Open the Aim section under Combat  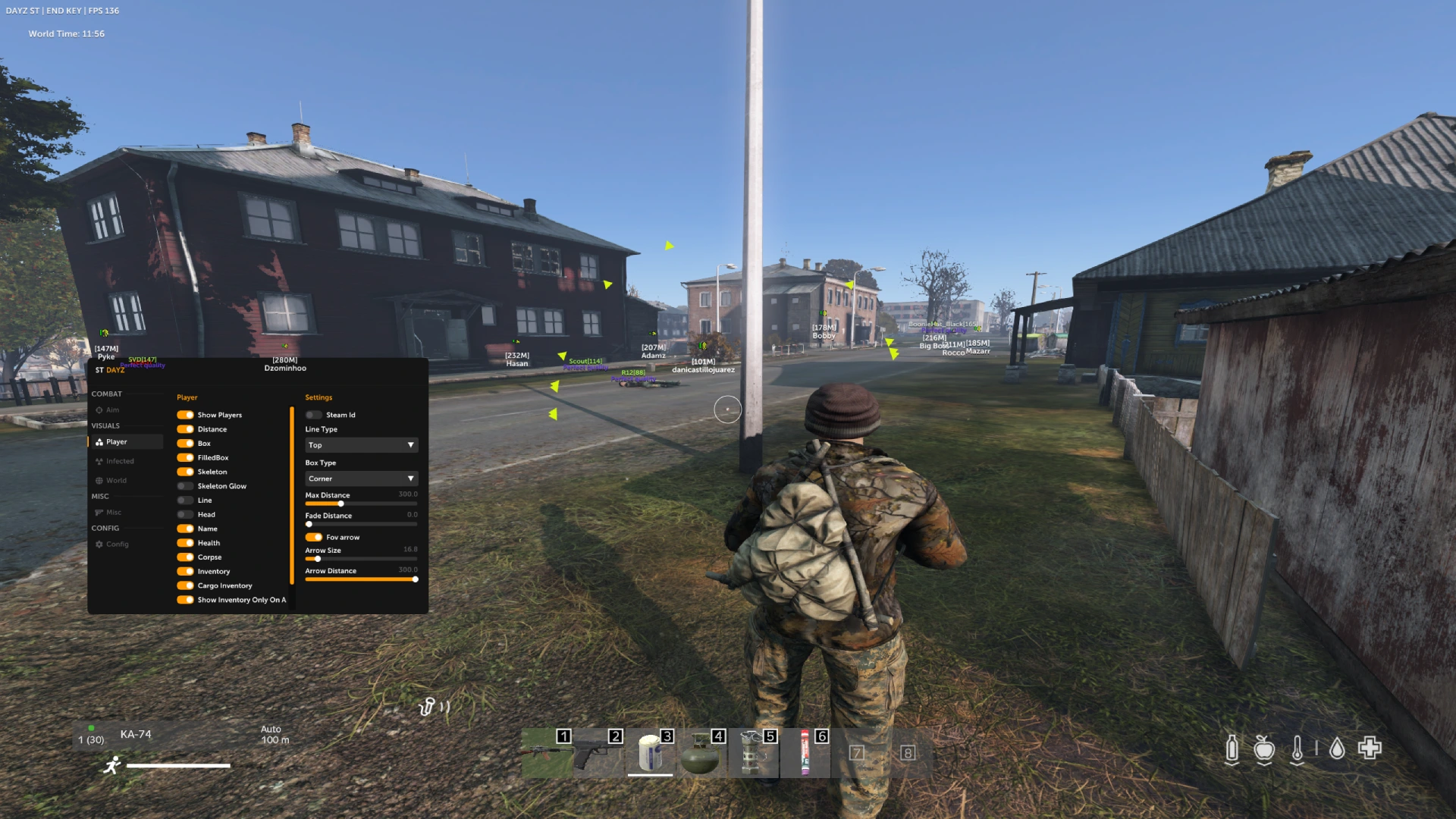click(112, 410)
